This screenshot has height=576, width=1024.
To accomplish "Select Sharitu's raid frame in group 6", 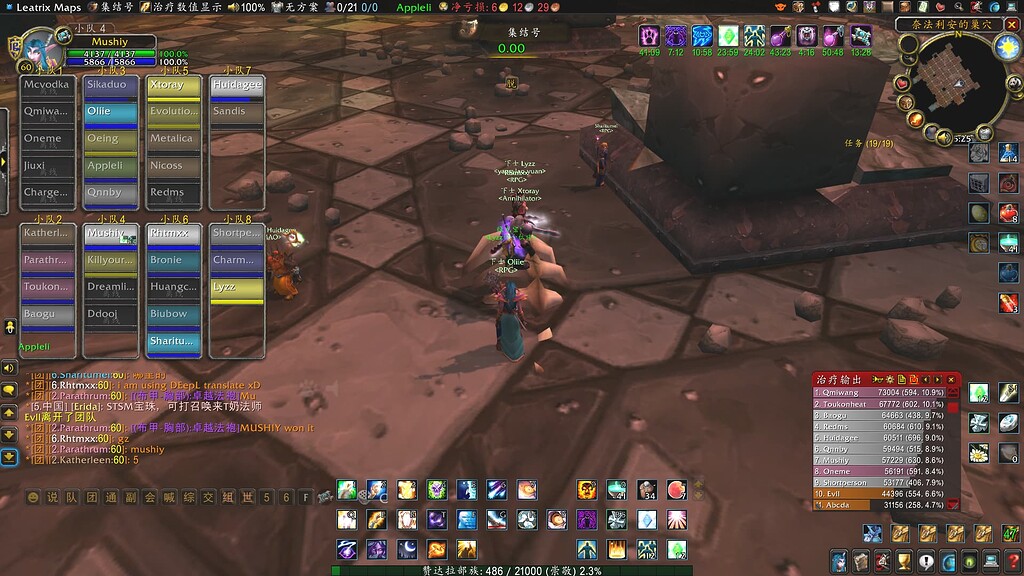I will (173, 342).
